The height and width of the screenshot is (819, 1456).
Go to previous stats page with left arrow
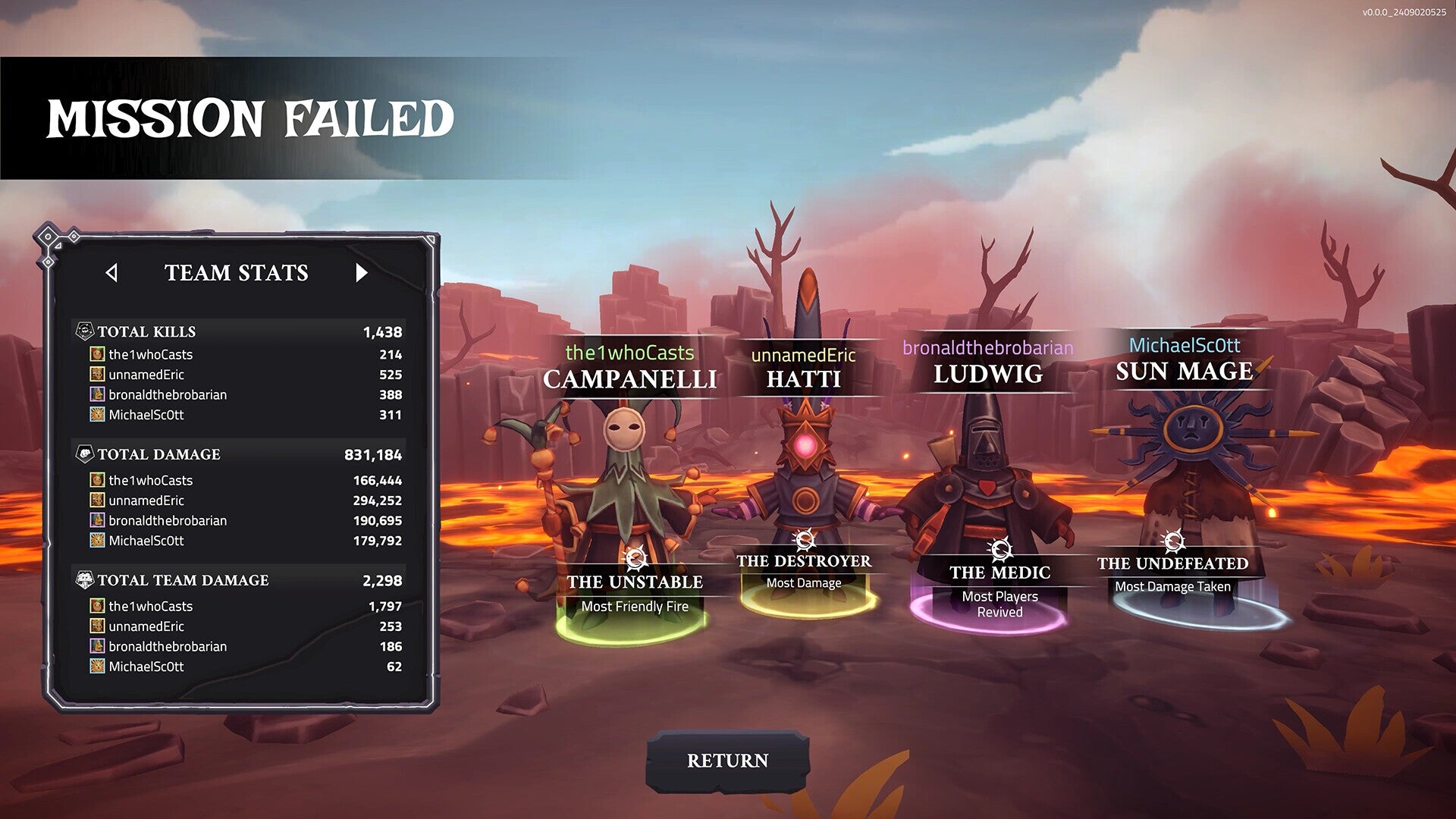pyautogui.click(x=112, y=274)
